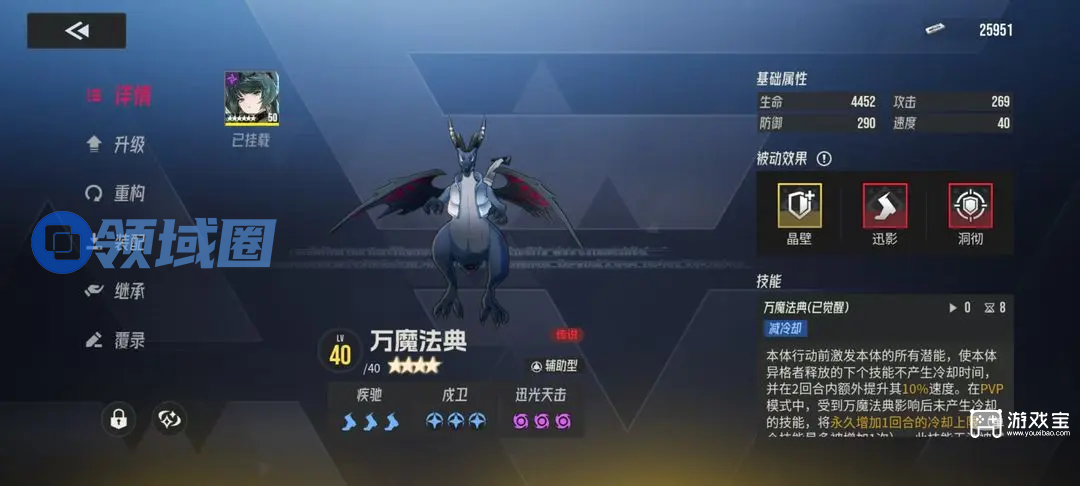The height and width of the screenshot is (486, 1080).
Task: Toggle the padlock lock button
Action: [118, 420]
